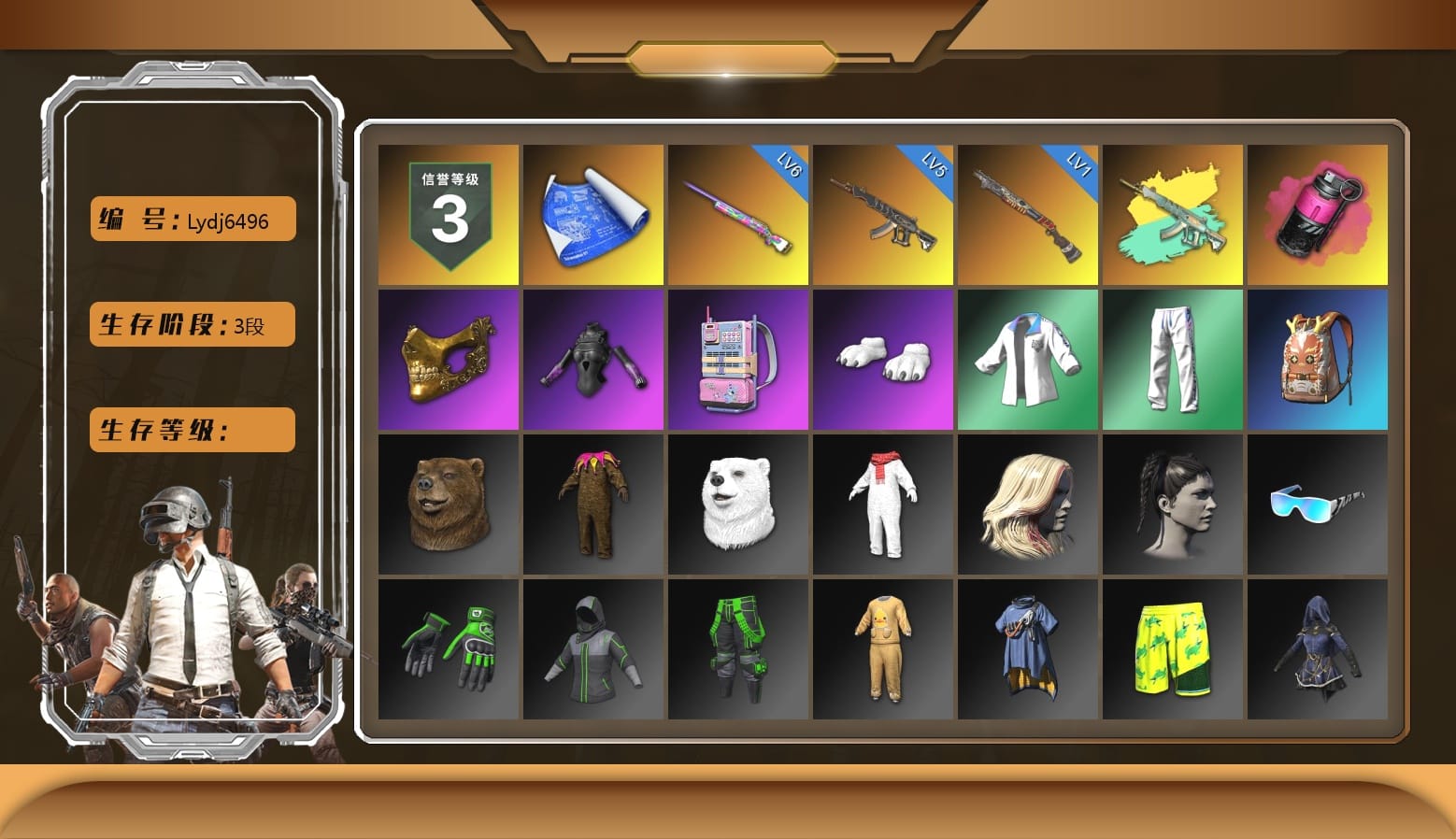Select the blue-tinted sunglasses item
The image size is (1456, 839).
(x=1318, y=505)
